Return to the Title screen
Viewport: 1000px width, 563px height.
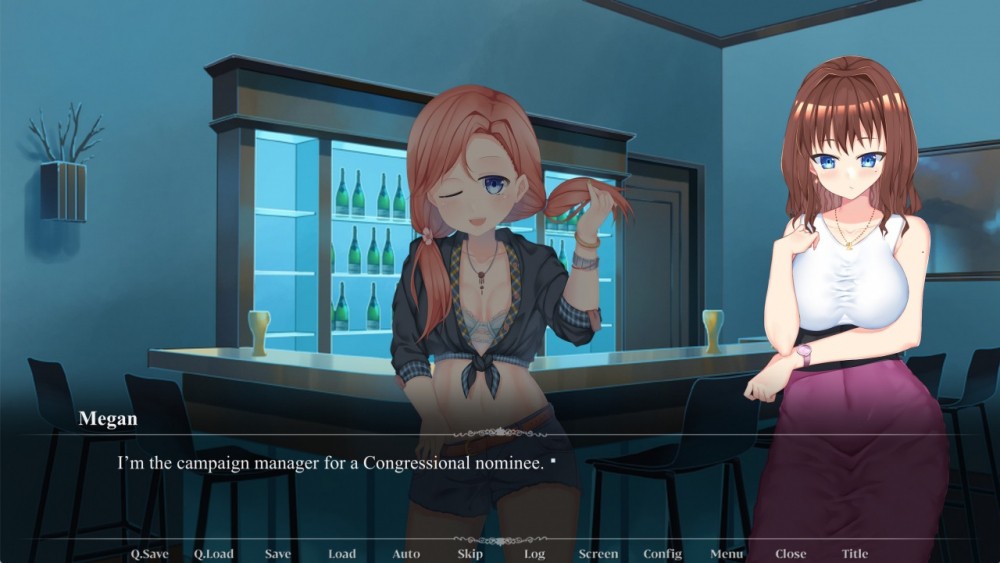(854, 554)
